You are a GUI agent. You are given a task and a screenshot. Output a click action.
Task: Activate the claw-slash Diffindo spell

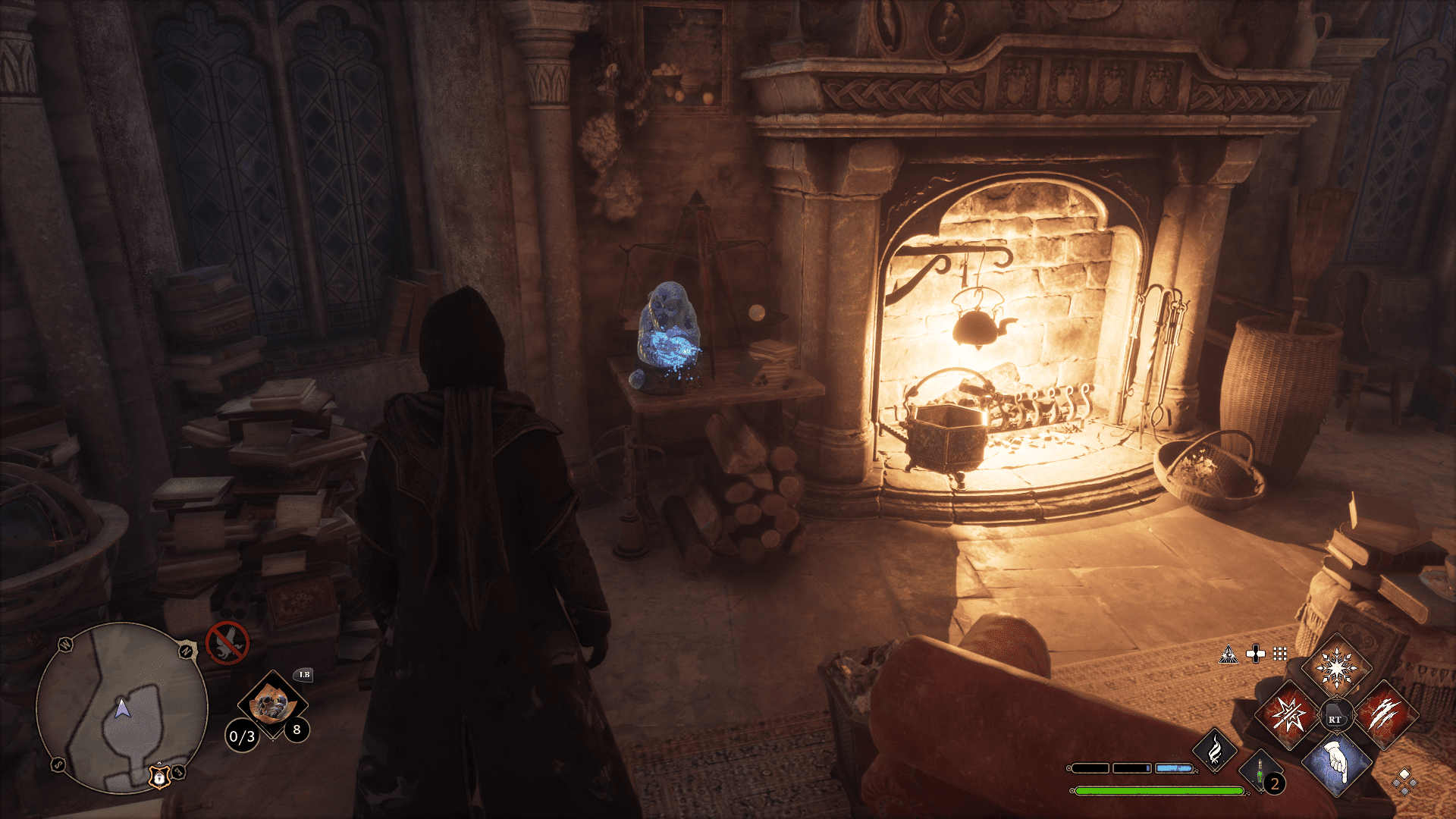pyautogui.click(x=1385, y=715)
